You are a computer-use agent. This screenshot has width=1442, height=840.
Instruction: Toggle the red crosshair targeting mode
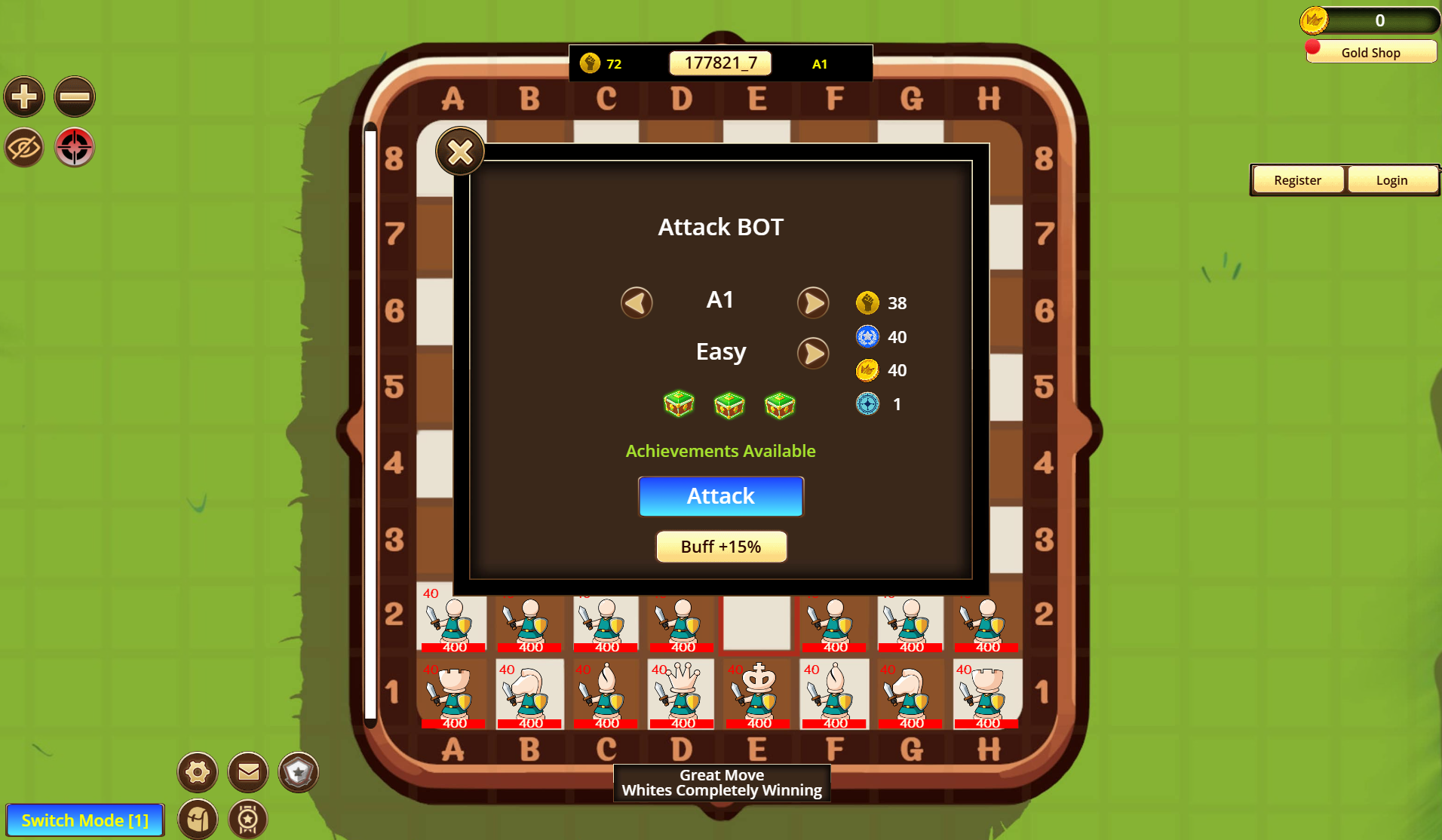coord(74,147)
